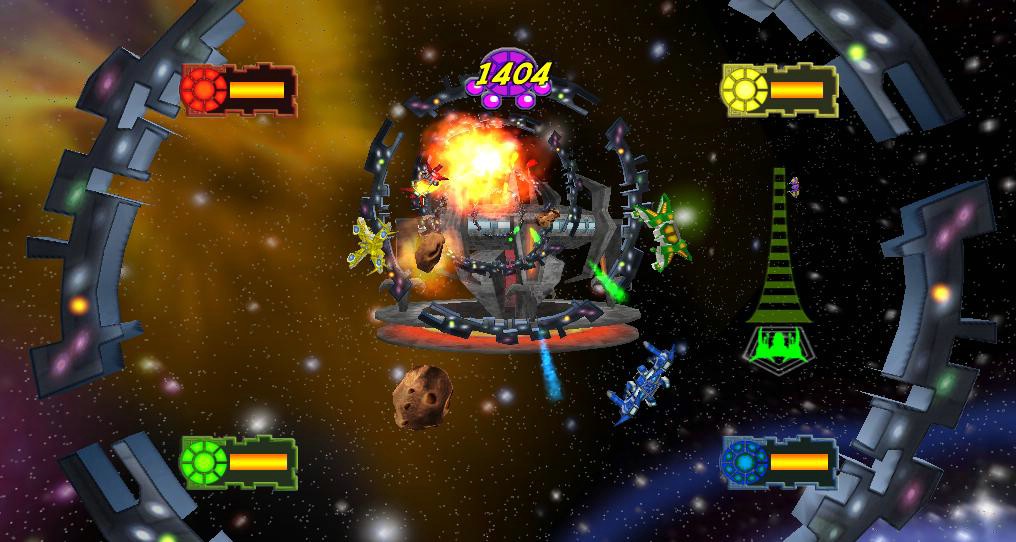Select the yellow player emblem icon
Image resolution: width=1016 pixels, height=542 pixels.
tap(744, 90)
